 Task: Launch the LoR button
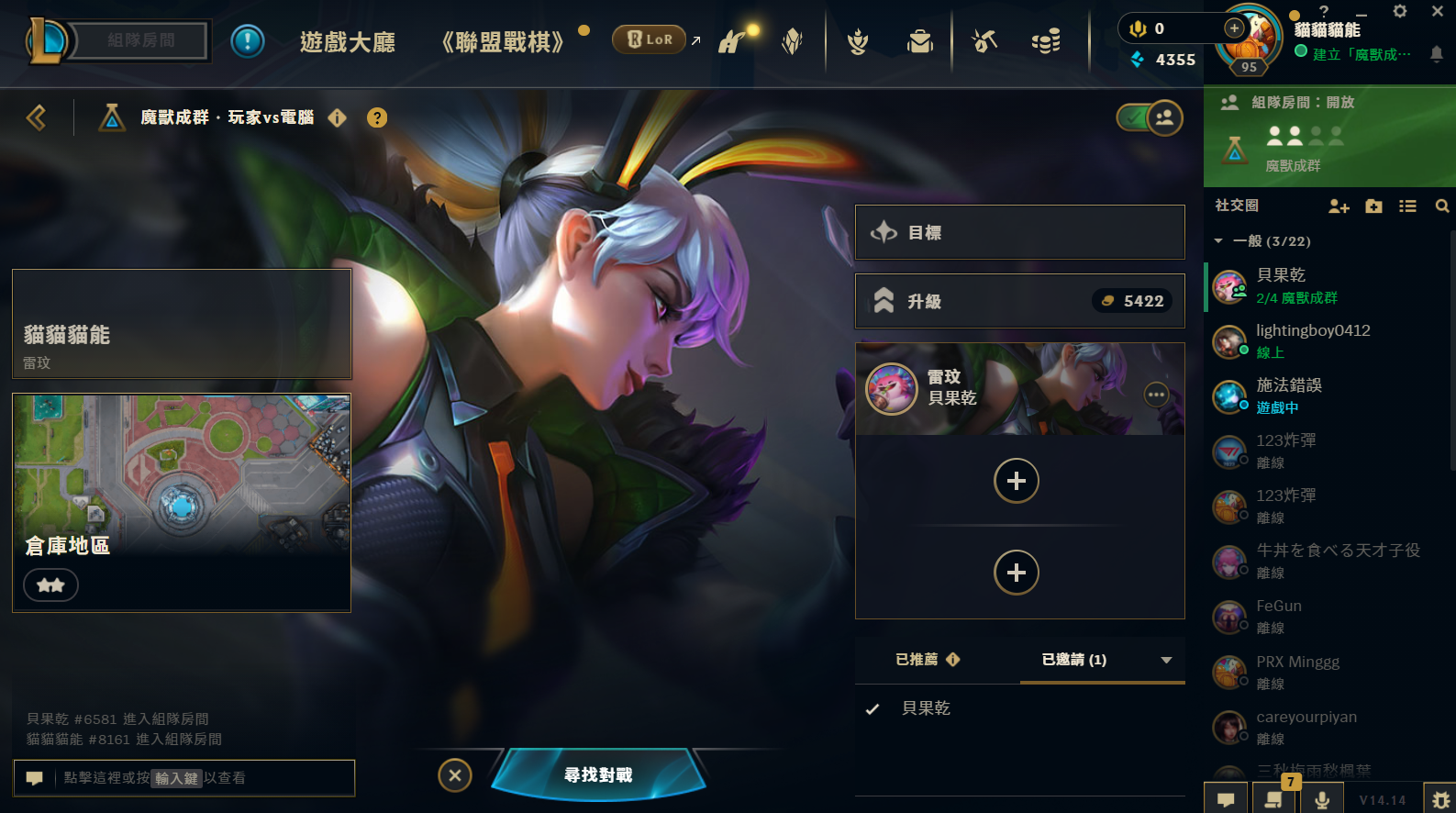pos(650,39)
